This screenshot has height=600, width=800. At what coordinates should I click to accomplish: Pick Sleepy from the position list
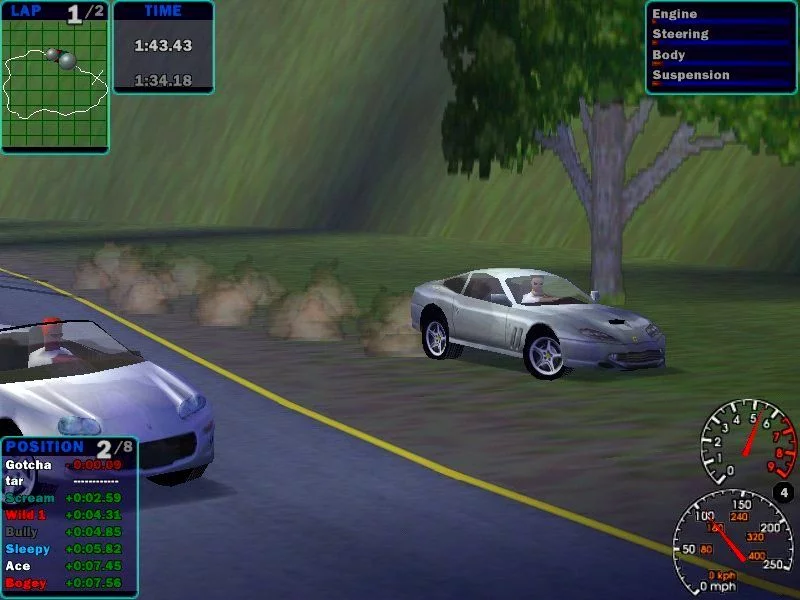tap(28, 549)
